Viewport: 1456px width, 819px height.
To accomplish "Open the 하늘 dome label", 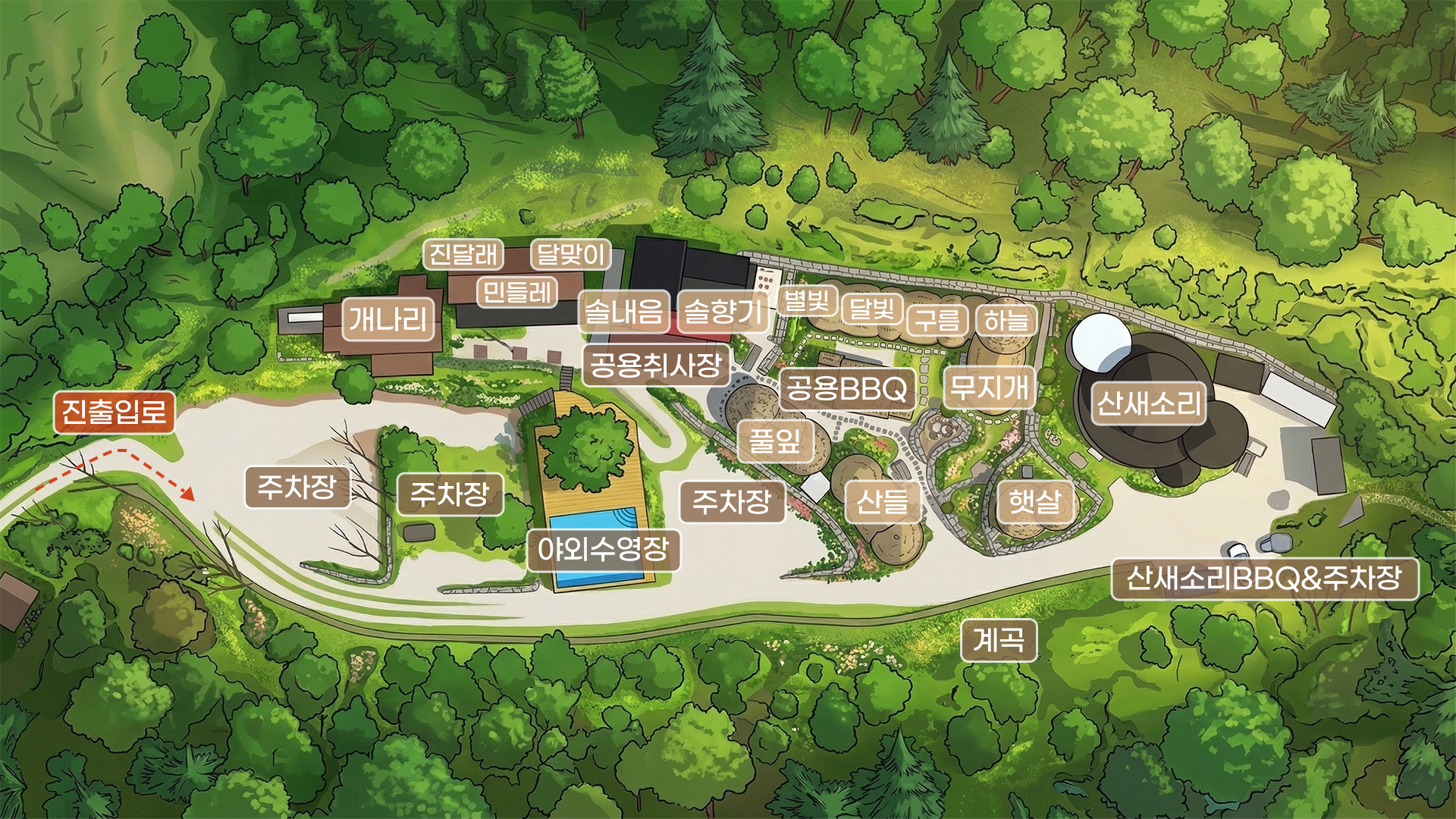I will point(1006,320).
